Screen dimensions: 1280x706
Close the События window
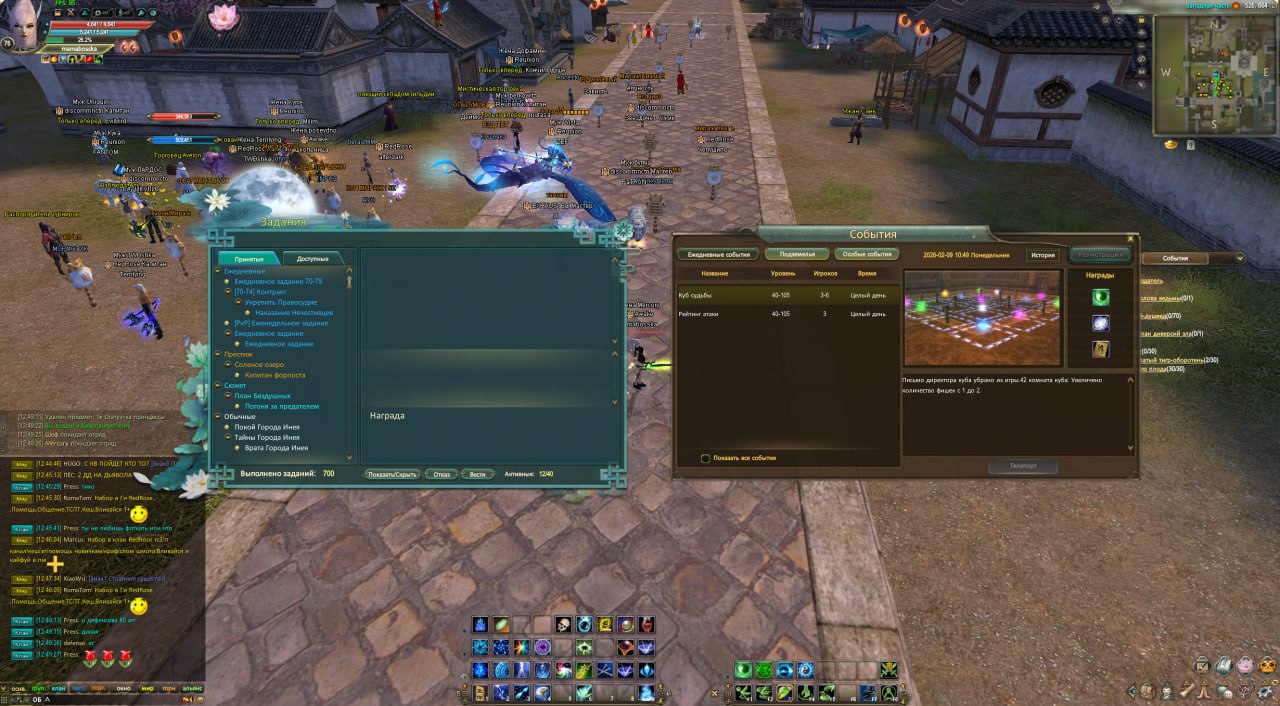click(x=1131, y=239)
